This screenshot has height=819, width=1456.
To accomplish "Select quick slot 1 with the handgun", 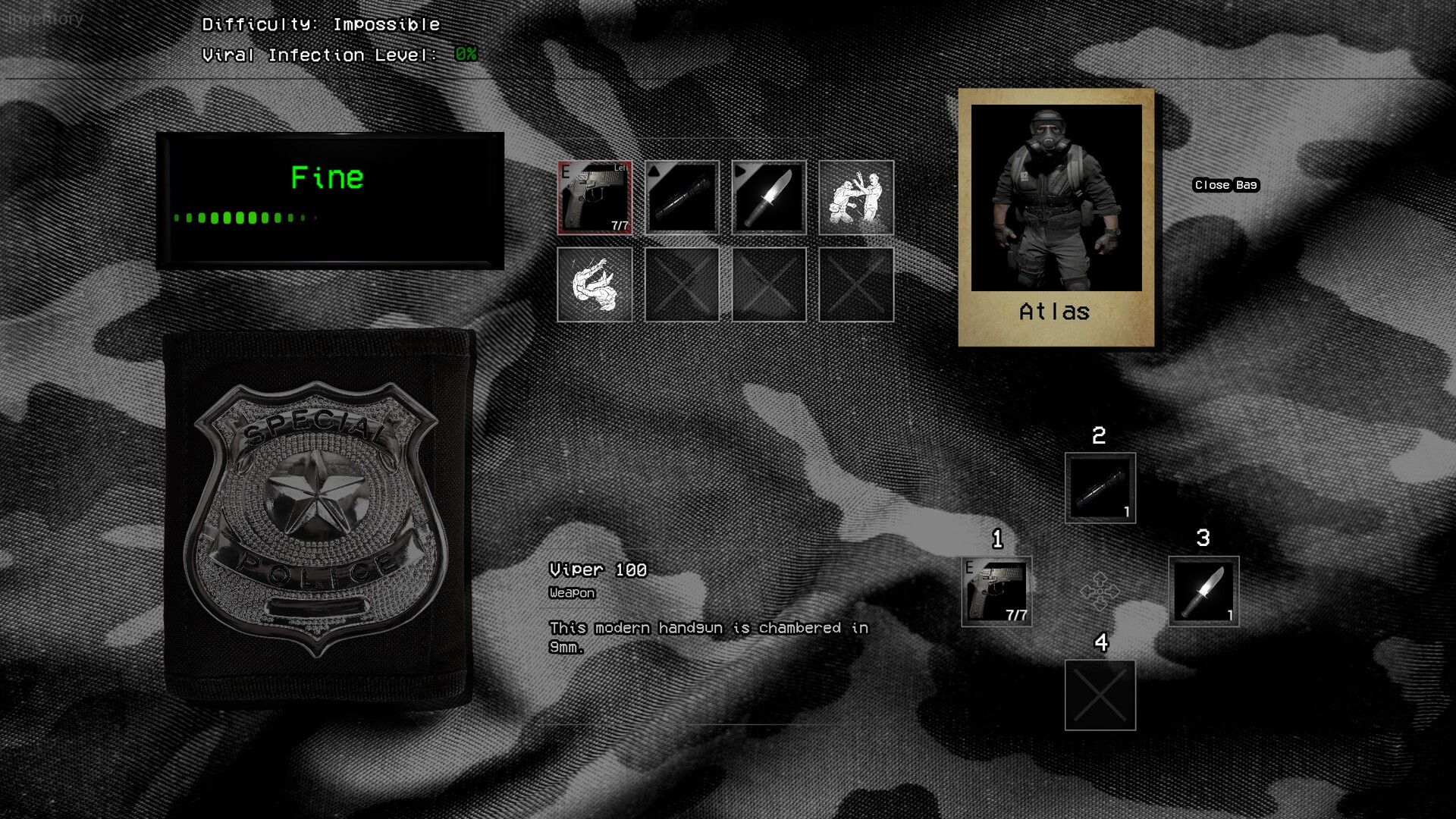I will [x=996, y=591].
